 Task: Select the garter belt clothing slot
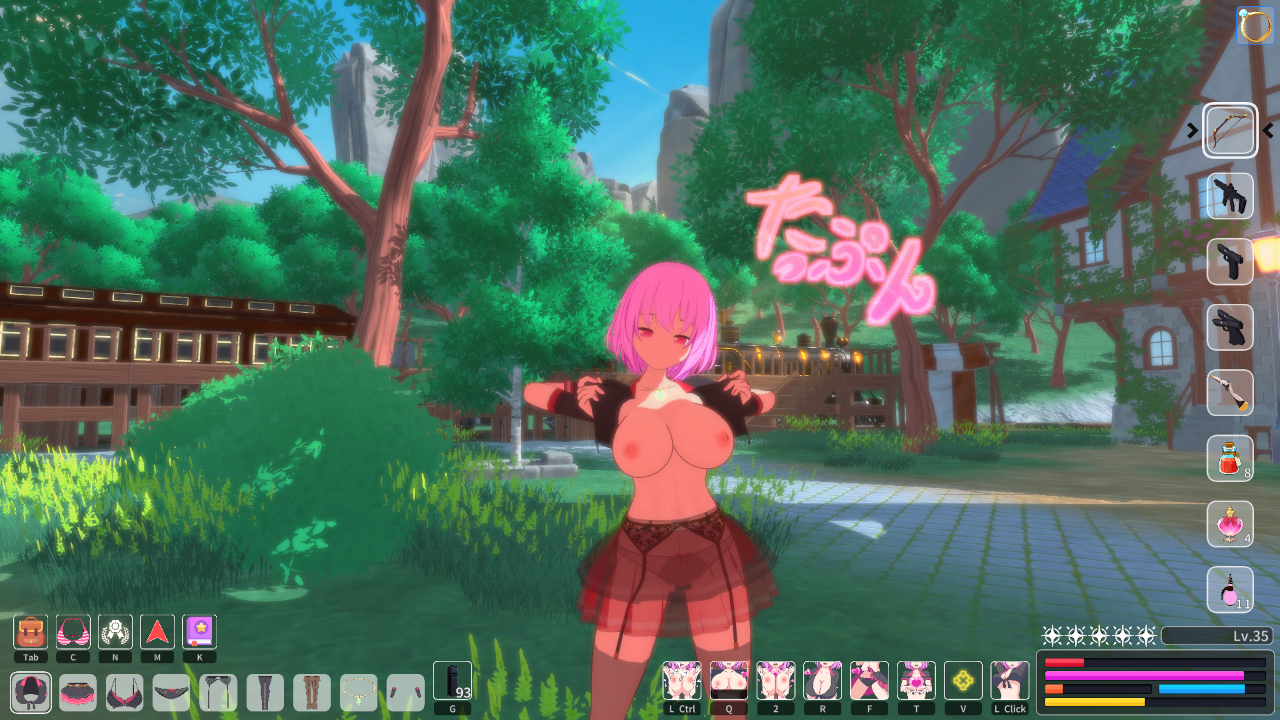tap(218, 692)
